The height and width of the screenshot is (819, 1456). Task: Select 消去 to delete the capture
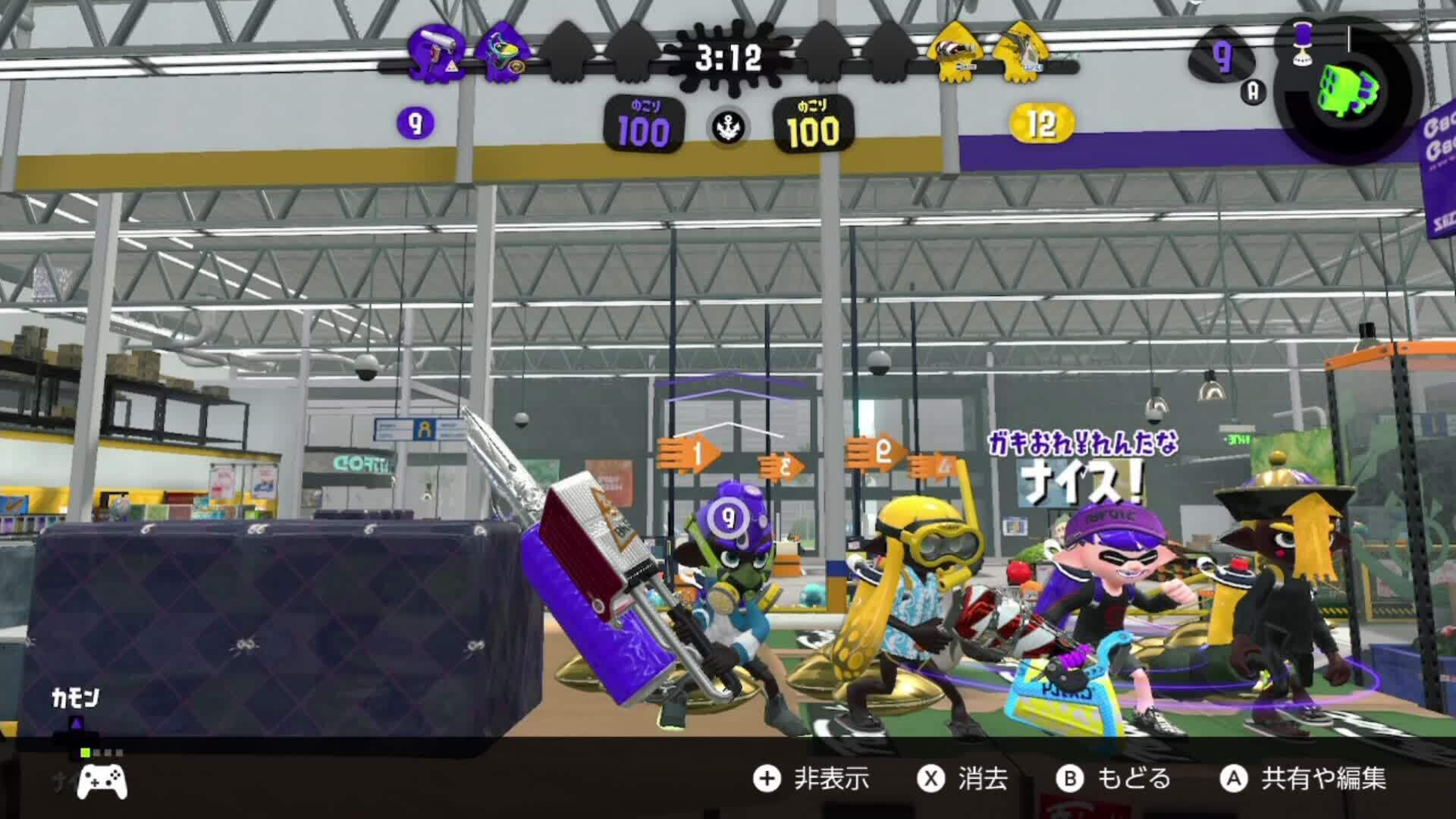[963, 779]
